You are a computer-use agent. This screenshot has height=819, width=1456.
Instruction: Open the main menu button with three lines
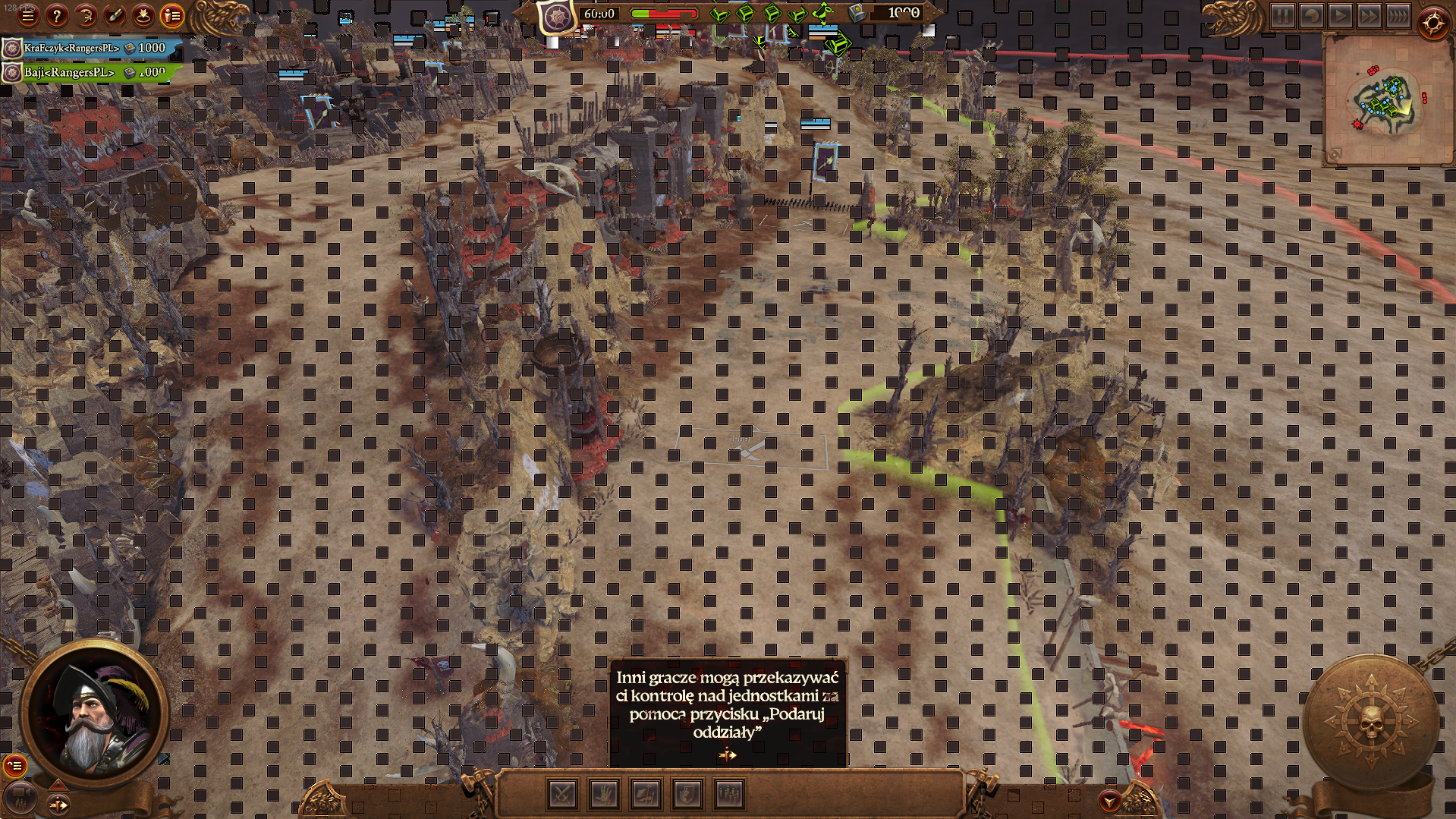coord(27,15)
